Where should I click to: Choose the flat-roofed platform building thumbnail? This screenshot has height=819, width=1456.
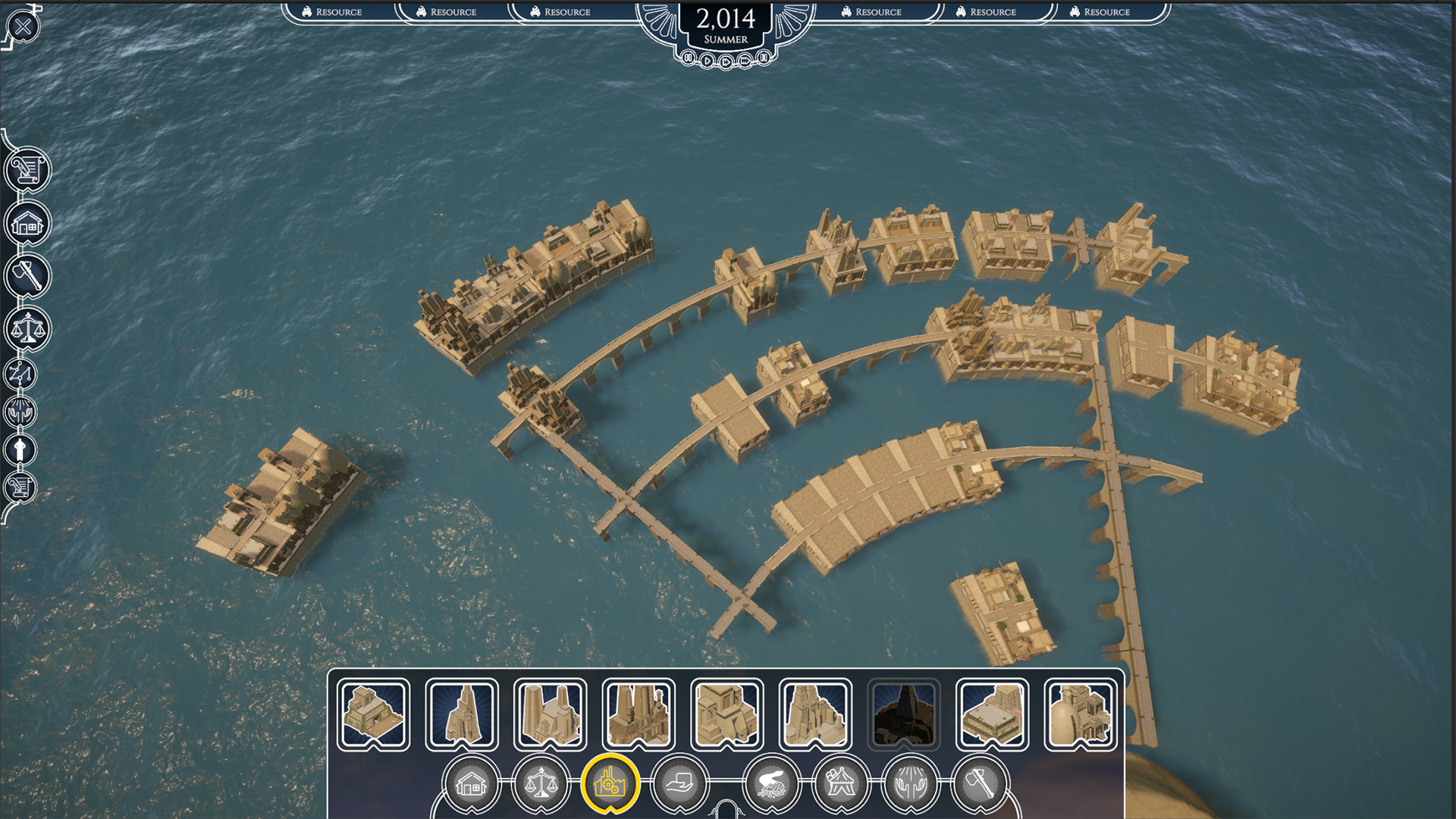pos(992,714)
